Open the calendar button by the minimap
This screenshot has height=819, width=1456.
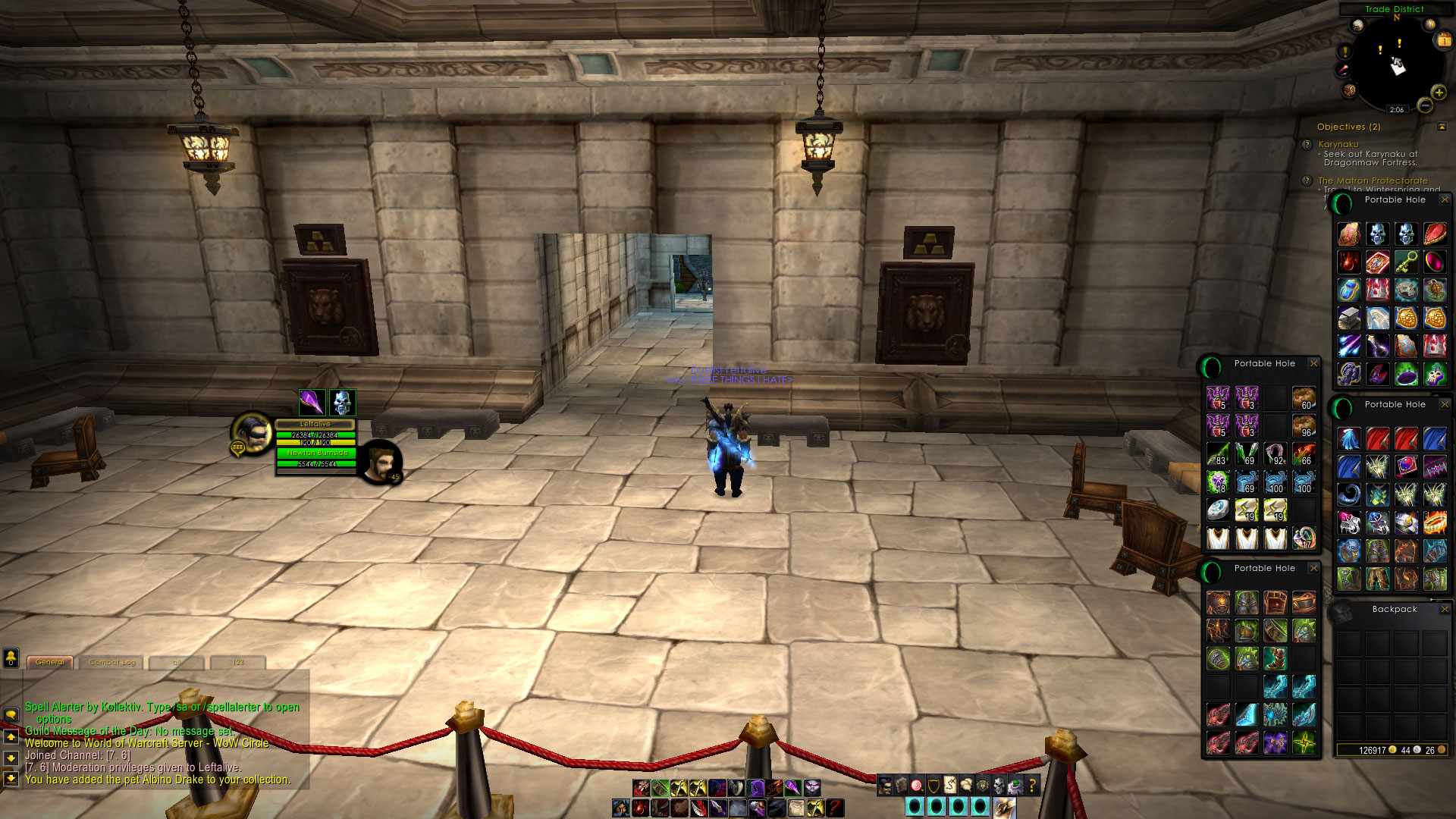(1443, 40)
